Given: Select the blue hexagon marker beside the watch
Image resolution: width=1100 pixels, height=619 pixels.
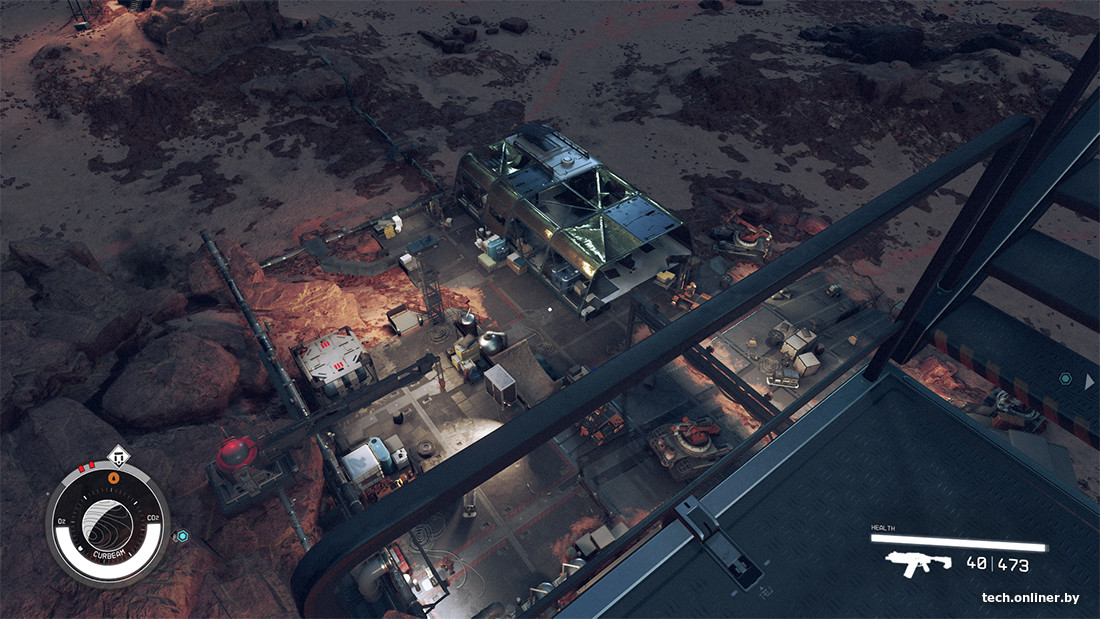Looking at the screenshot, I should 182,536.
